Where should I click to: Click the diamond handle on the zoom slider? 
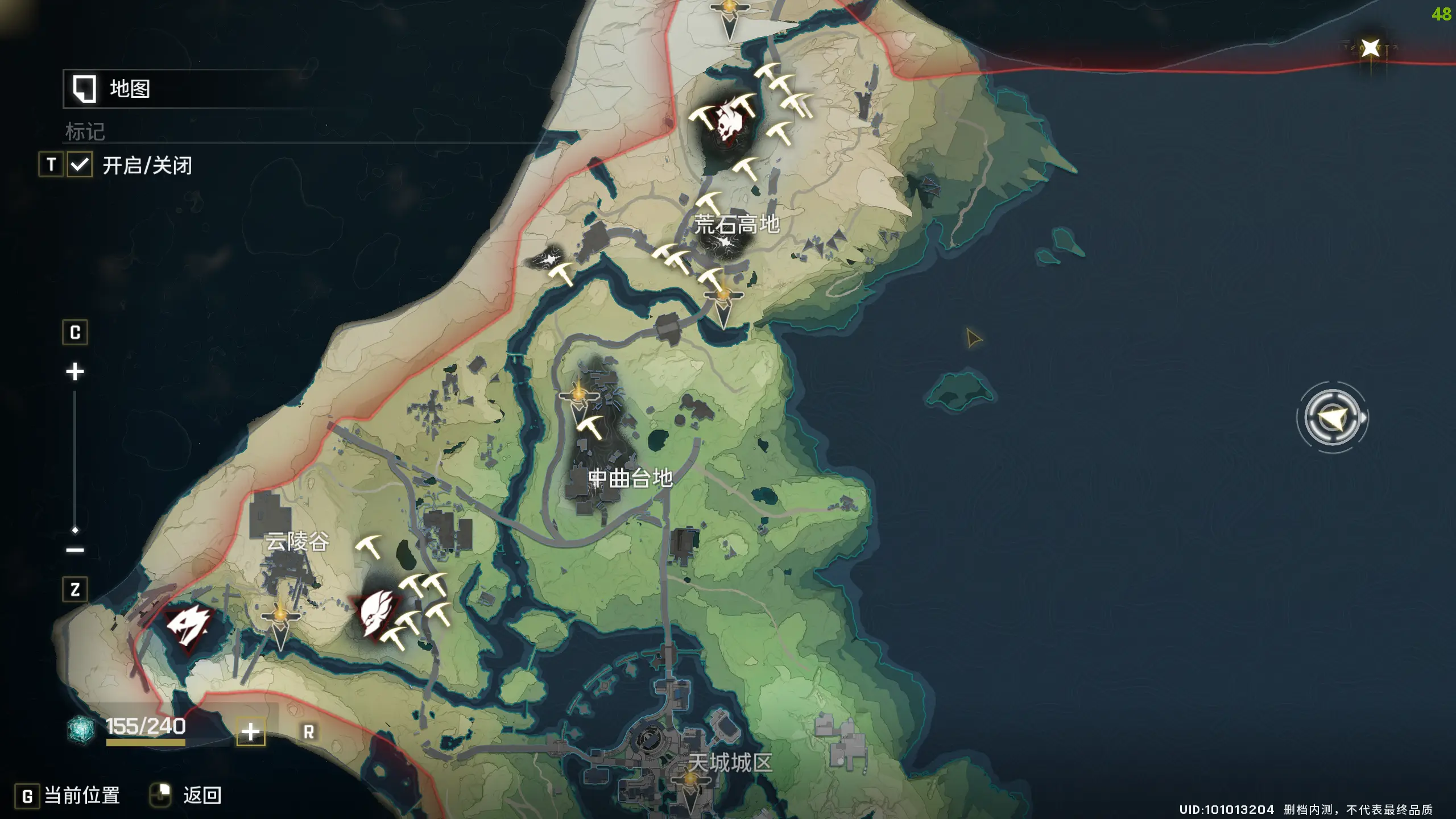coord(75,530)
